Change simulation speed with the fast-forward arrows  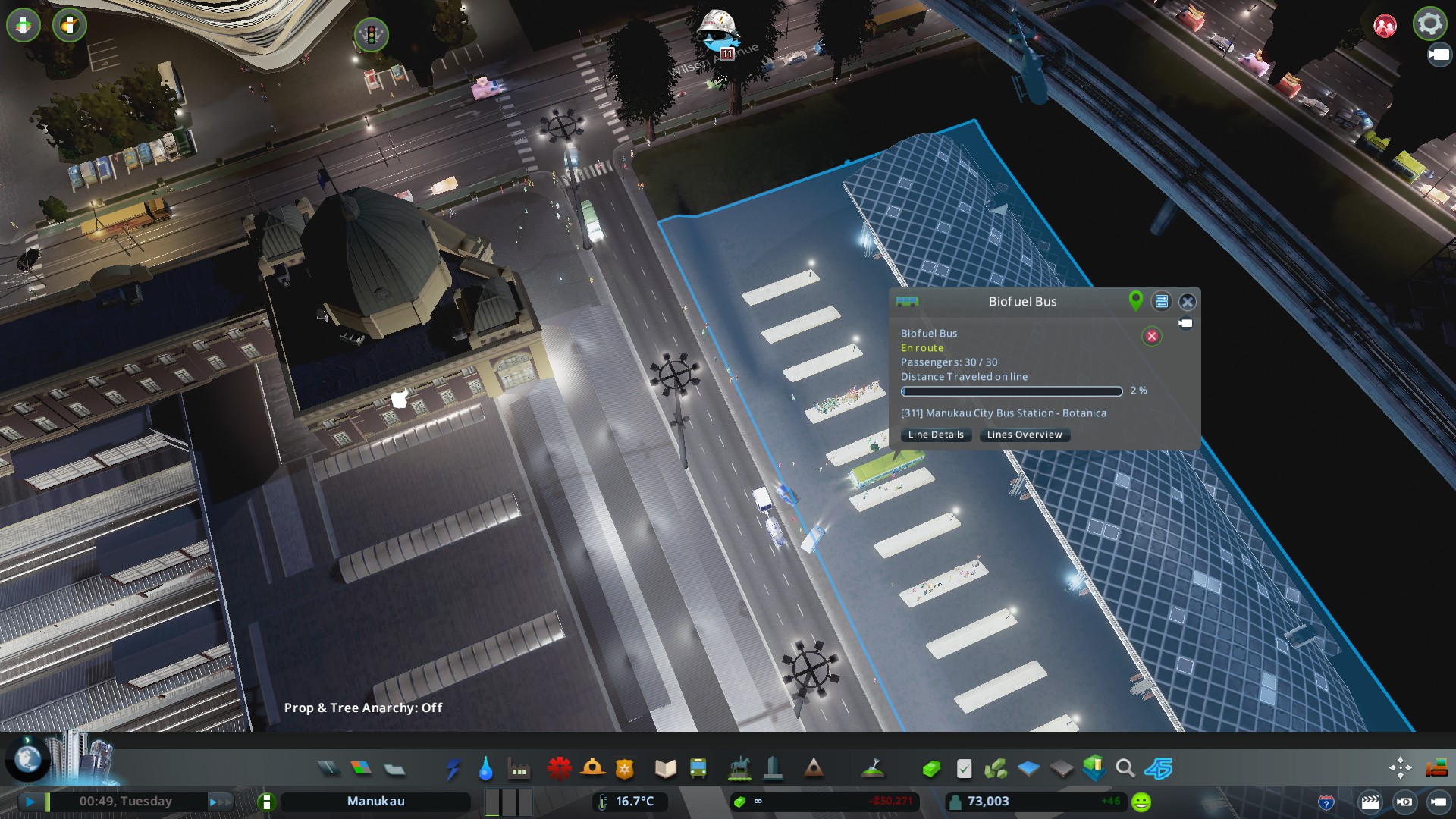[219, 801]
